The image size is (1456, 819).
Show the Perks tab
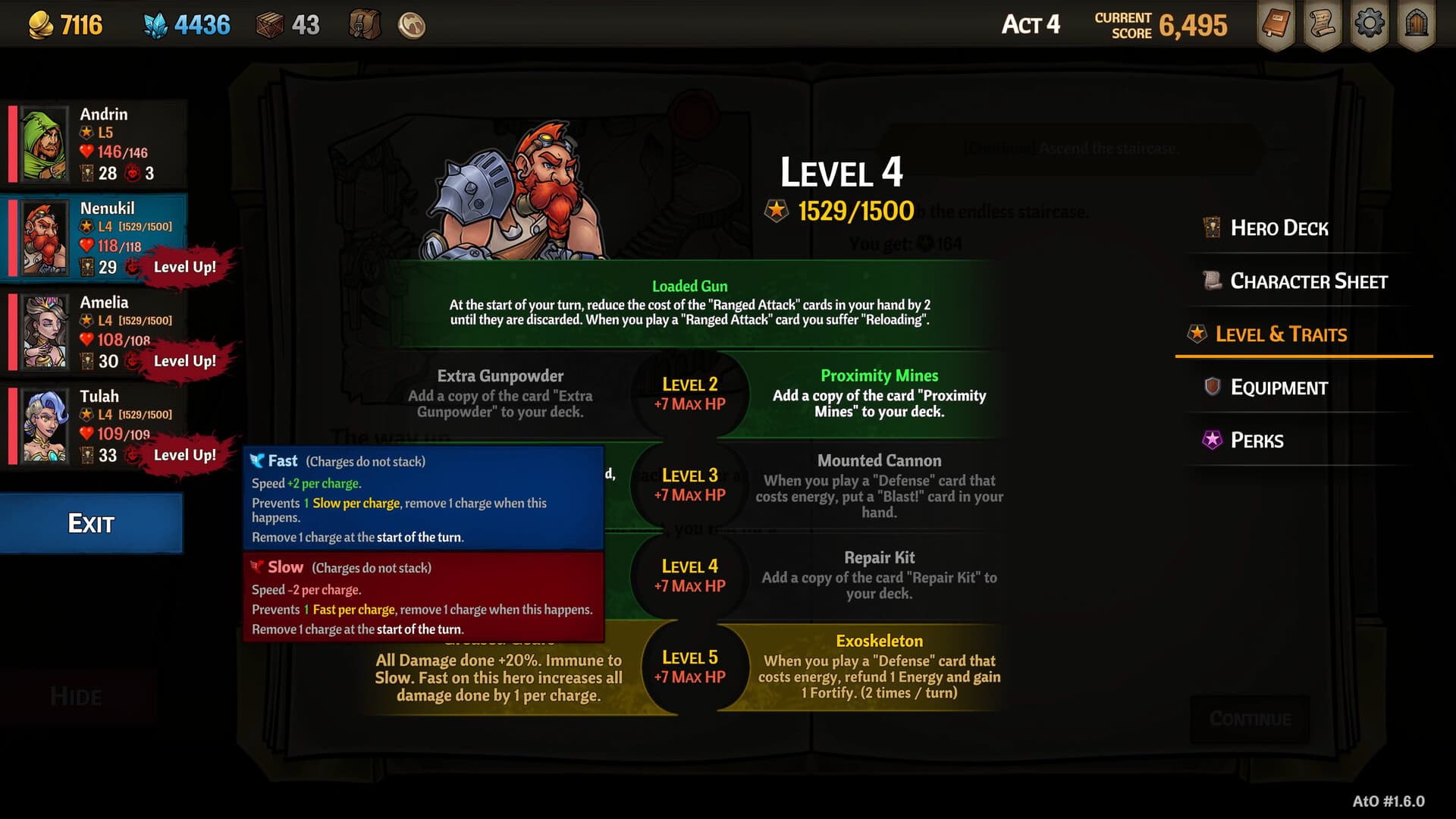(x=1257, y=441)
